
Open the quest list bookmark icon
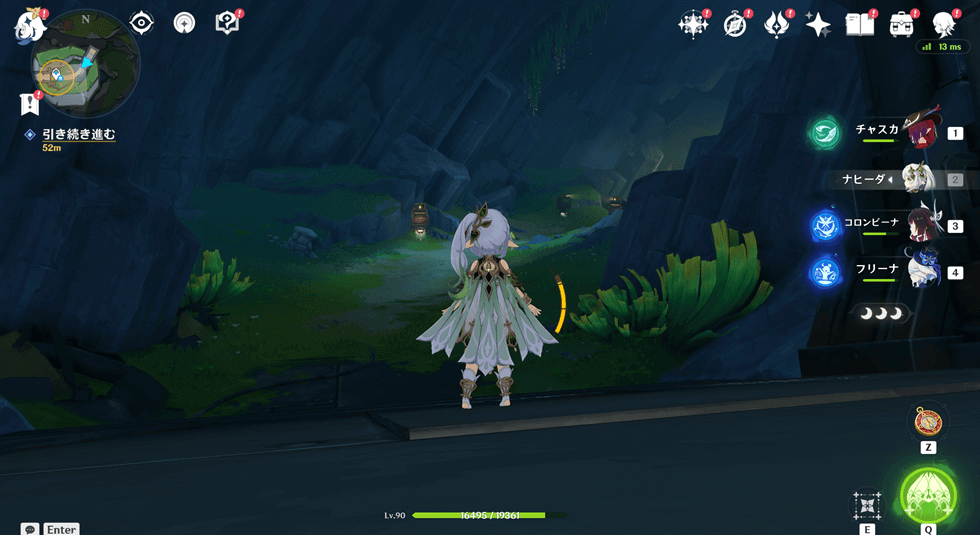tap(29, 104)
